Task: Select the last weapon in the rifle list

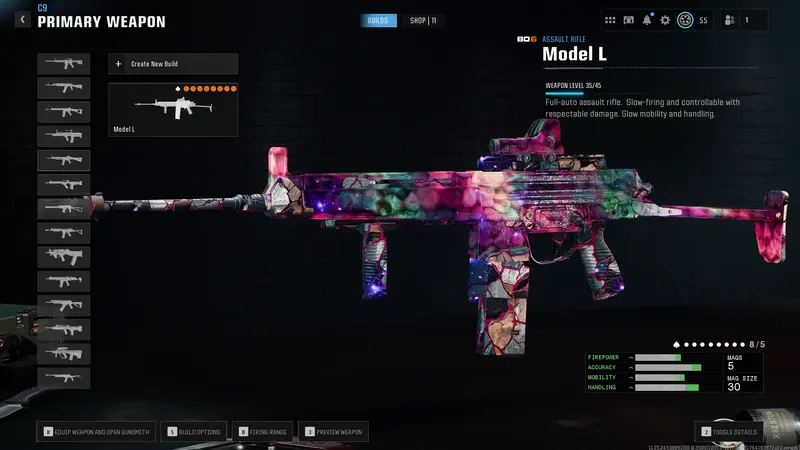Action: coord(63,378)
